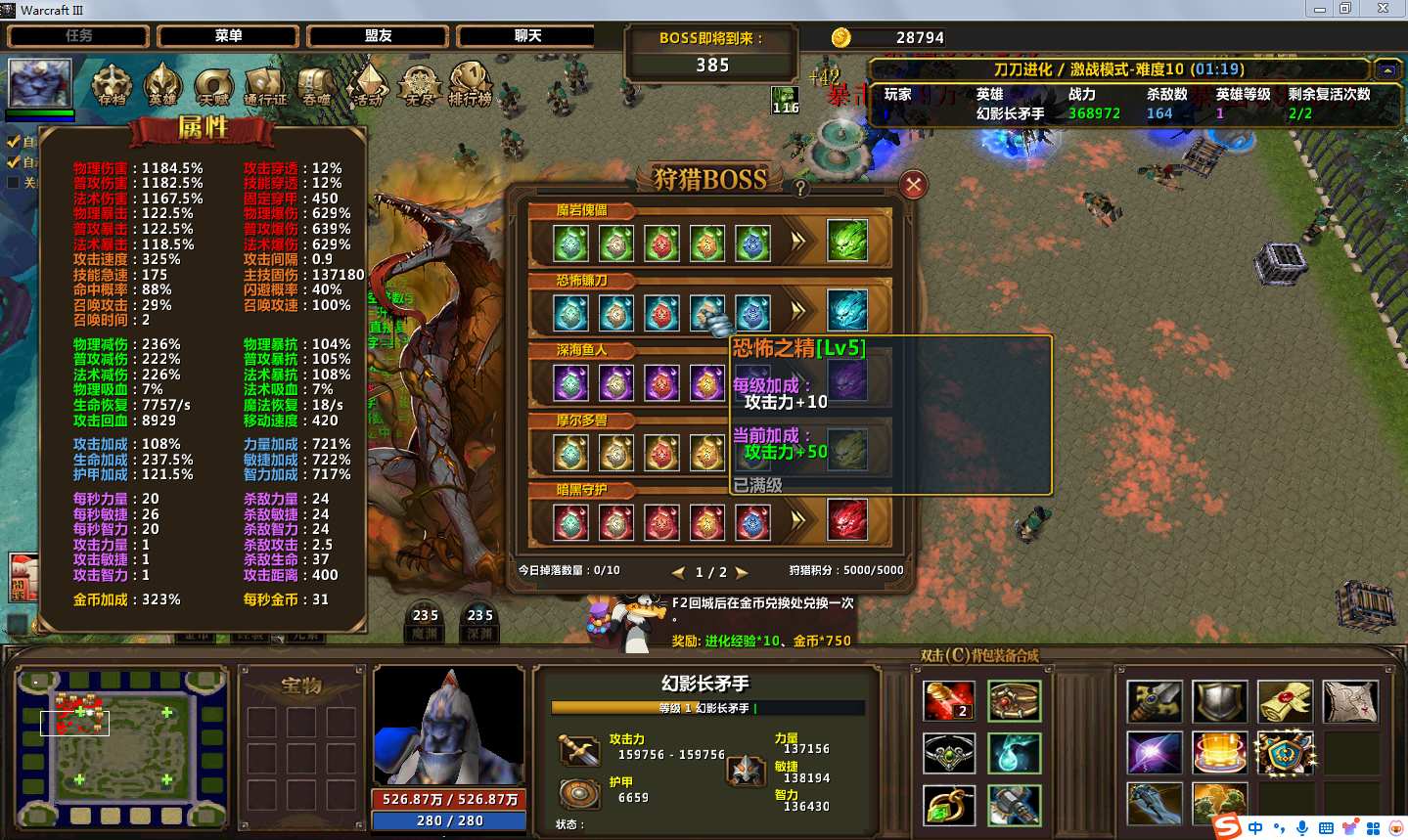This screenshot has height=840, width=1408.
Task: Select the green skull 魔岩傀儡 reward icon
Action: click(x=847, y=241)
